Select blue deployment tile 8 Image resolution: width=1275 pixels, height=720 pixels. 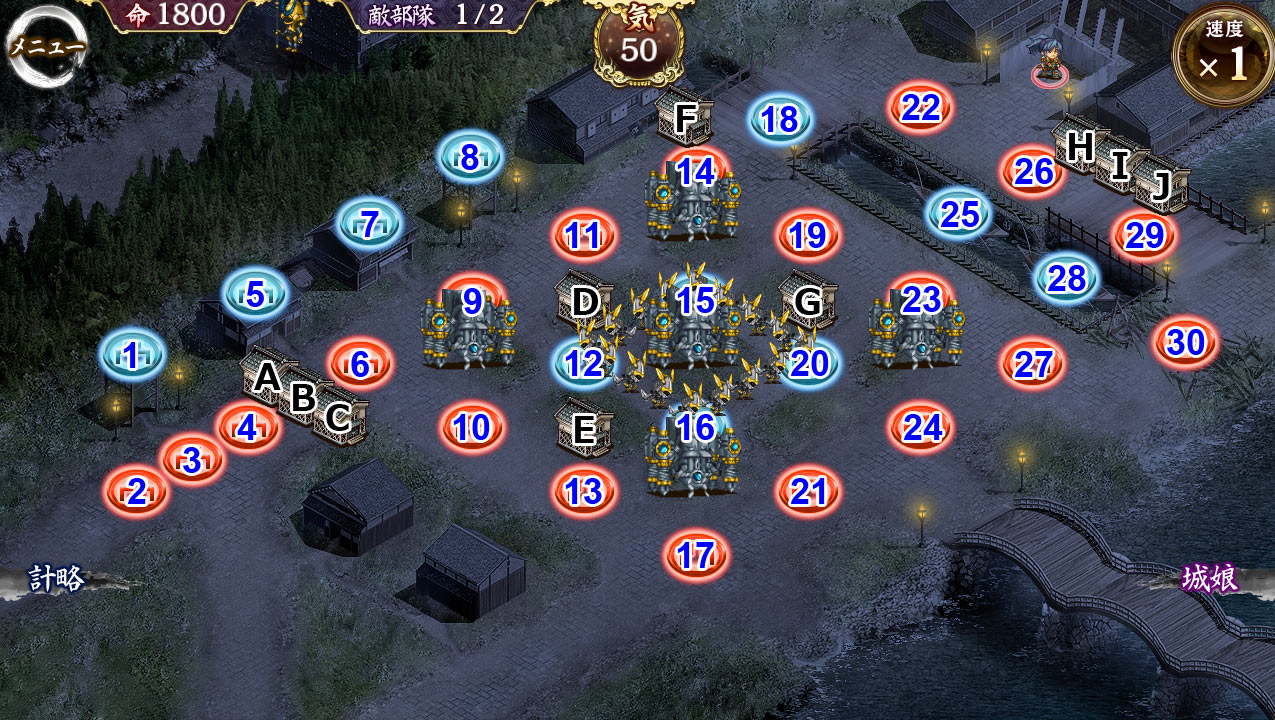[x=469, y=157]
